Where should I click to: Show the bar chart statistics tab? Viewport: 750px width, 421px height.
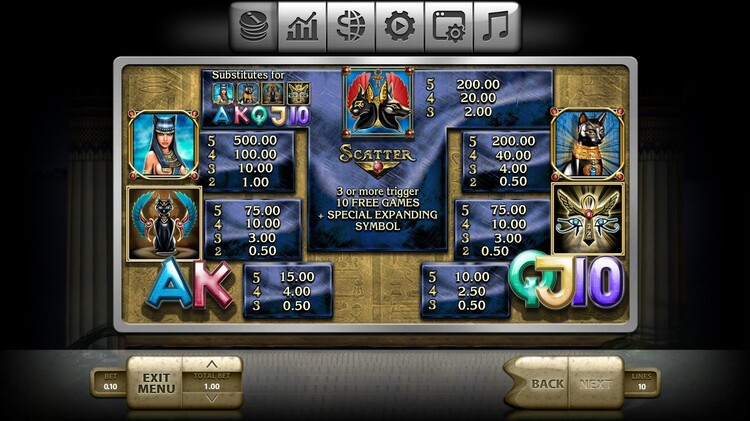click(302, 28)
